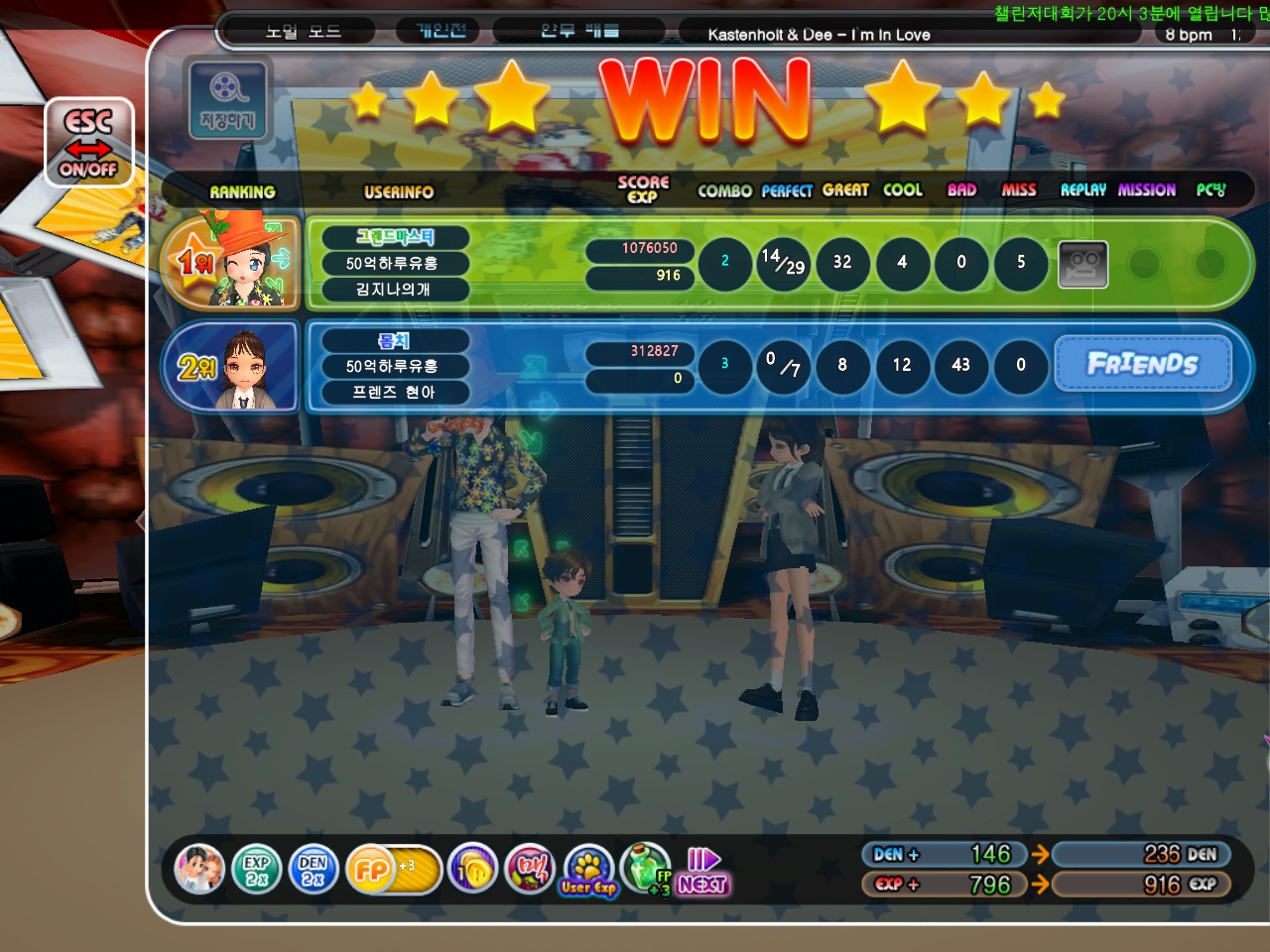The image size is (1270, 952).
Task: Click the couple portrait bonus icon
Action: 199,870
